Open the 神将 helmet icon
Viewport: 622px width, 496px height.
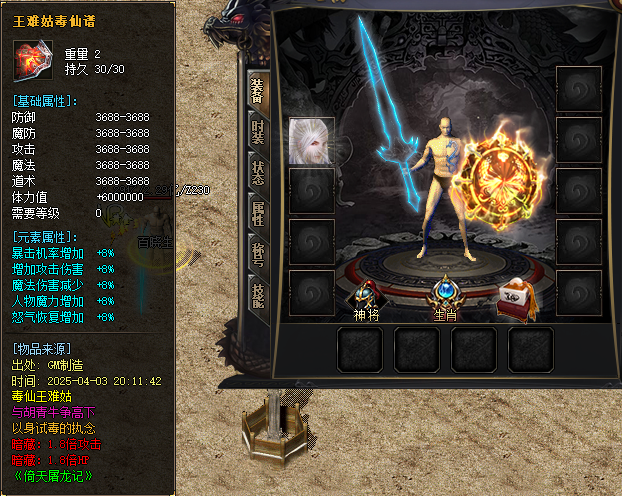tap(366, 293)
